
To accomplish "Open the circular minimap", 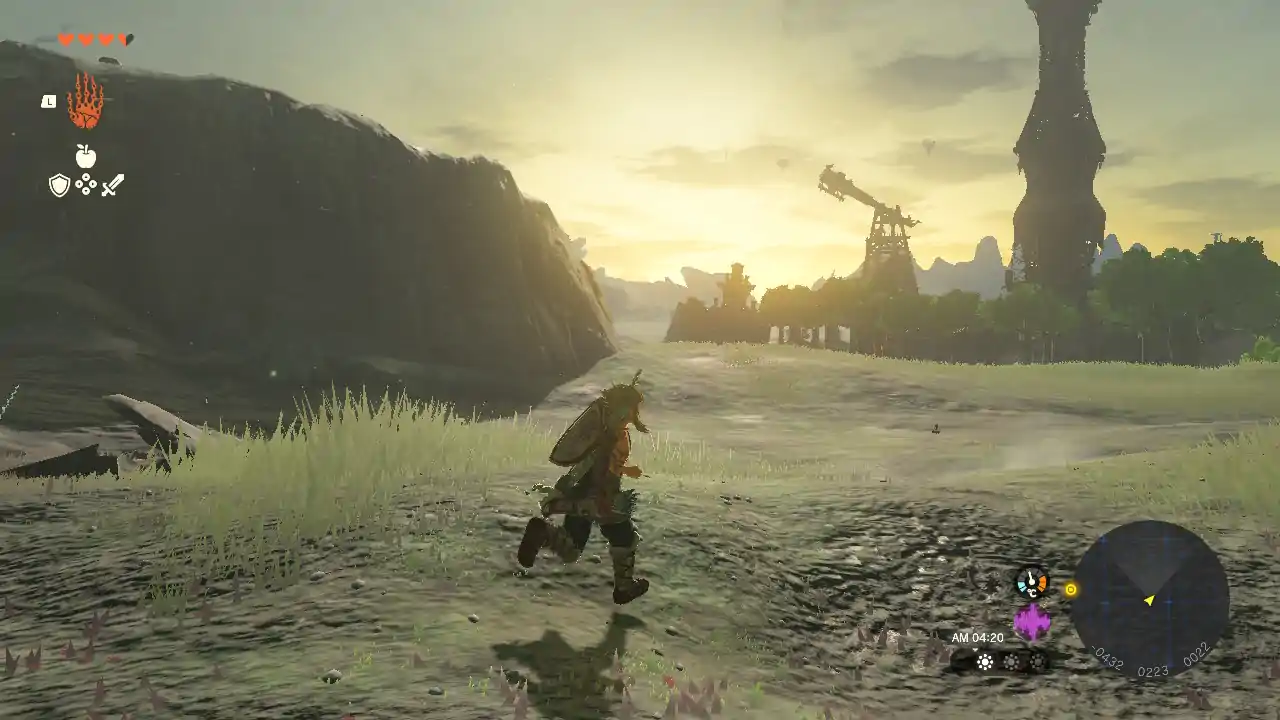I will (x=1150, y=599).
